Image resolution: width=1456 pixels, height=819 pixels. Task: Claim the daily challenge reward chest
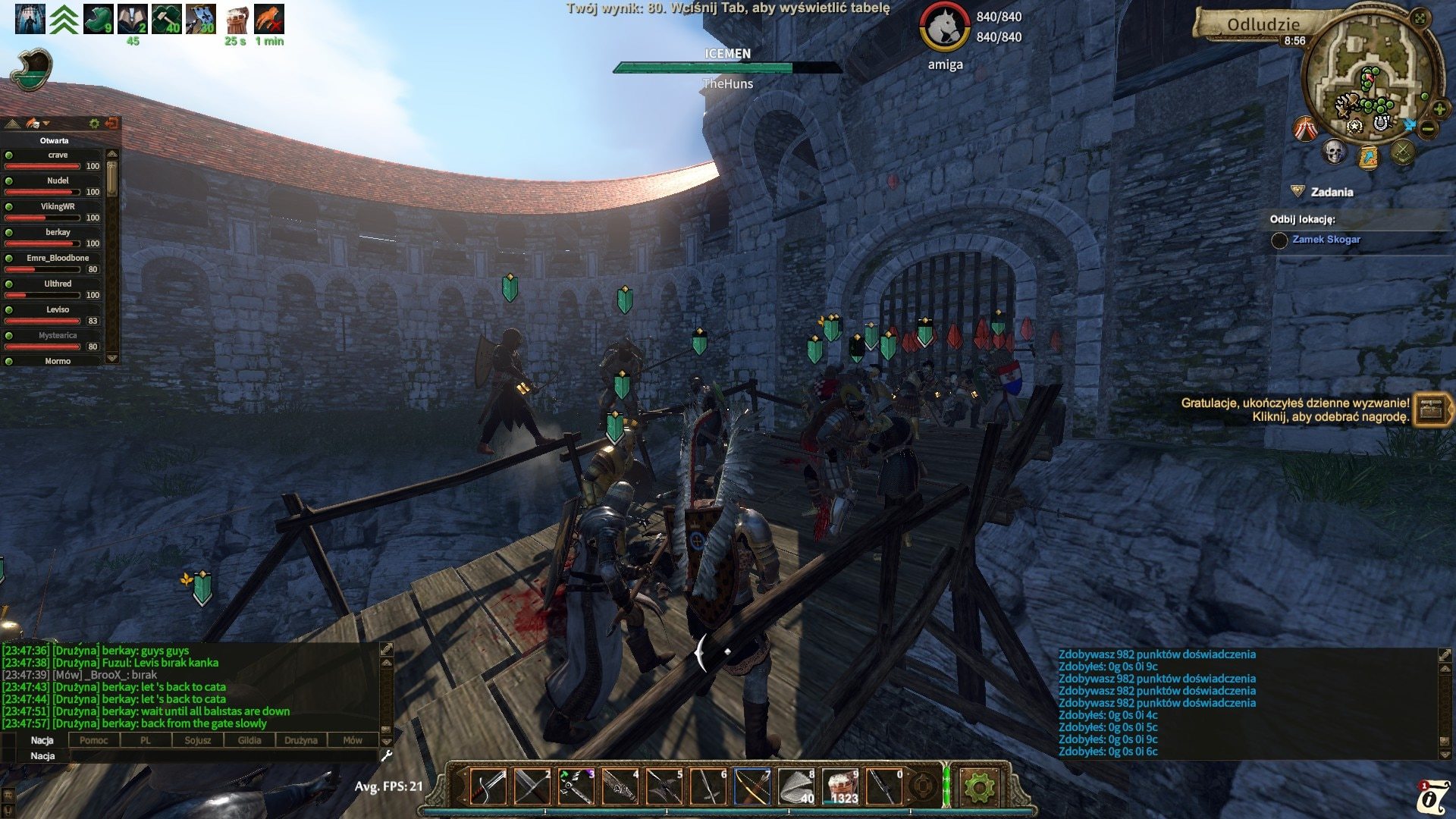[1431, 409]
